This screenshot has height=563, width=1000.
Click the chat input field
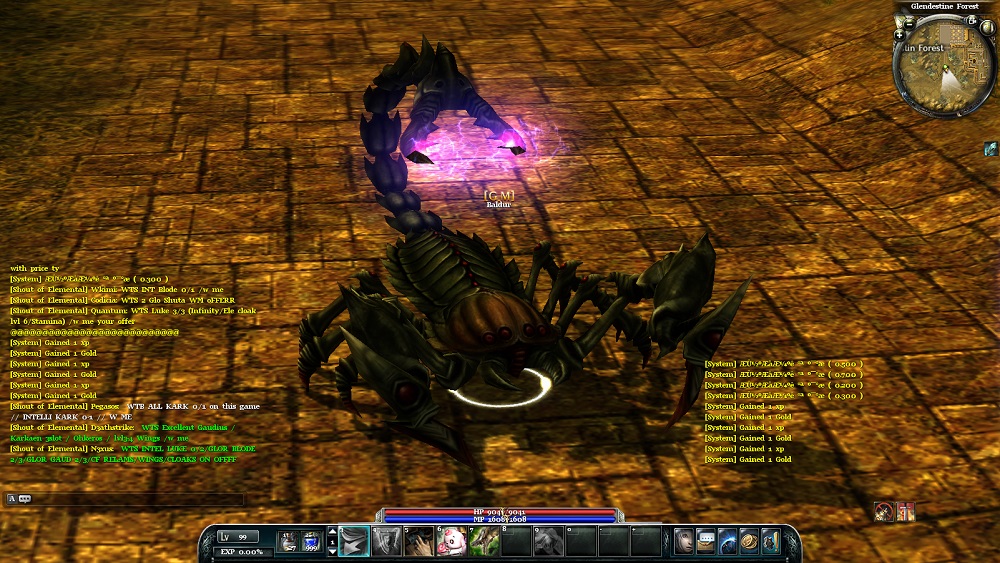tap(138, 498)
